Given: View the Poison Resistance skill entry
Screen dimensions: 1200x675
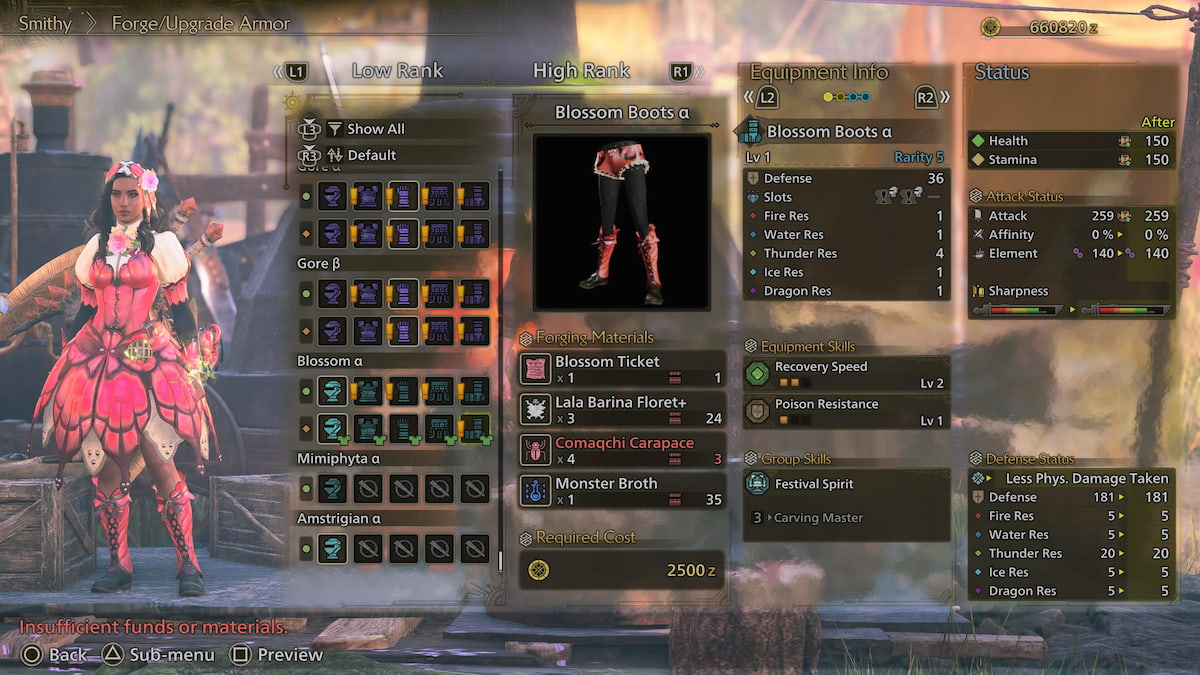Looking at the screenshot, I should [846, 411].
